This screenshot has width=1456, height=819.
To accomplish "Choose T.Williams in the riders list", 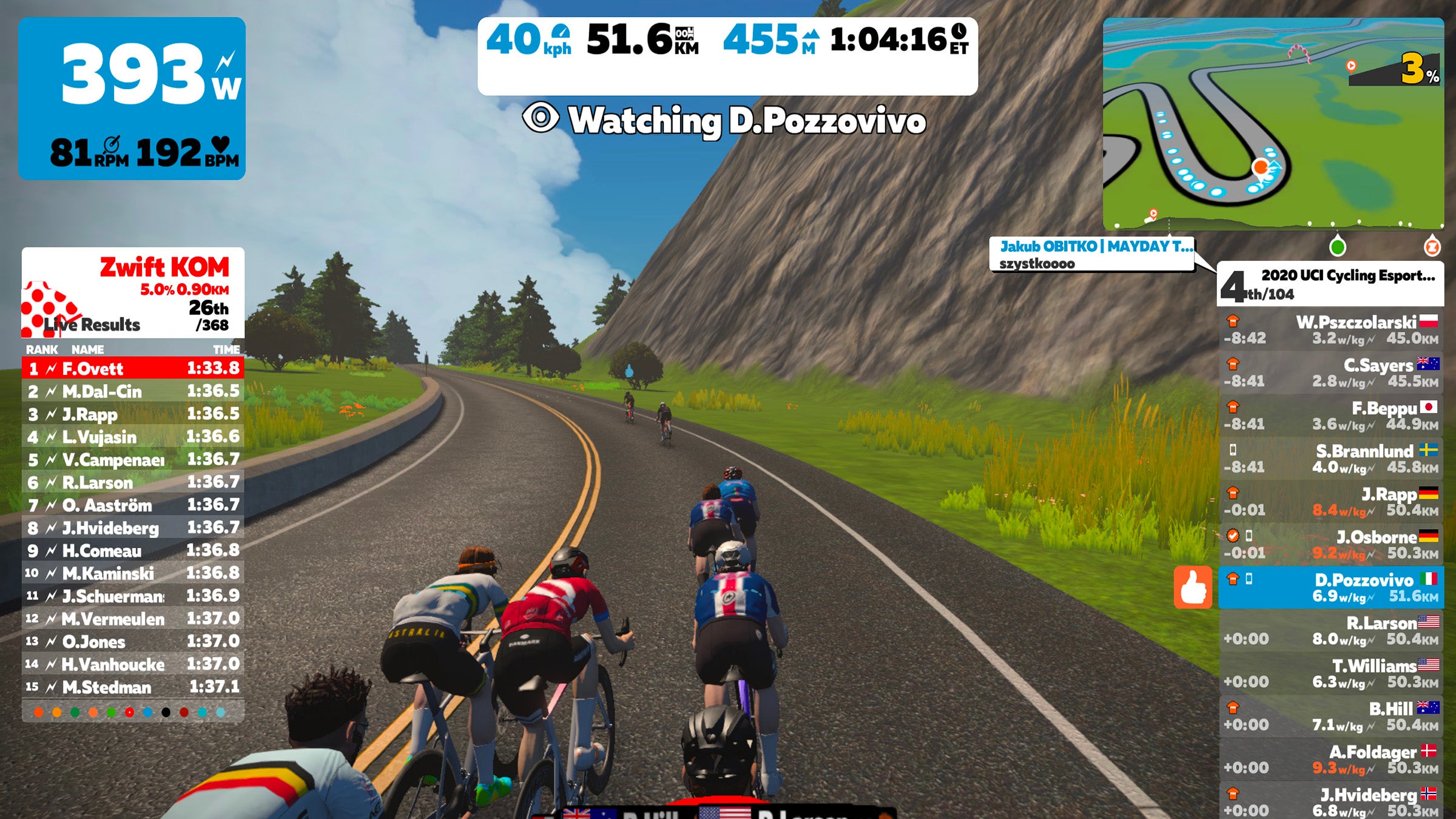I will point(1331,673).
